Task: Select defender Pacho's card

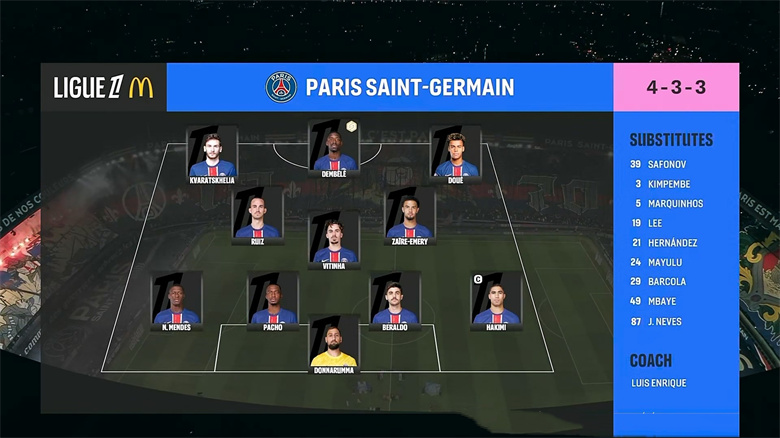Action: coord(273,300)
